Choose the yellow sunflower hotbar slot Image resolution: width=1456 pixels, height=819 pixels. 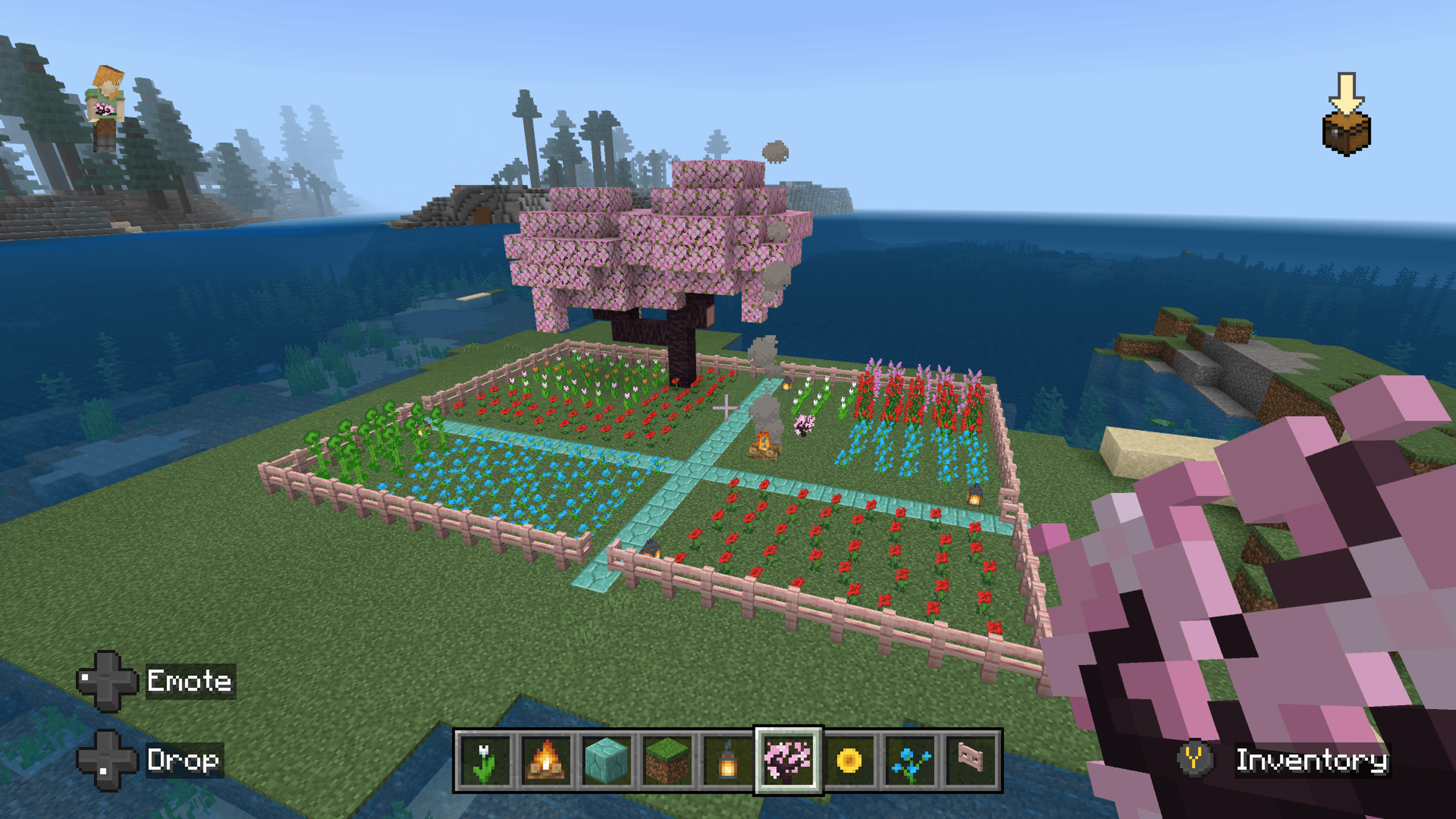849,760
